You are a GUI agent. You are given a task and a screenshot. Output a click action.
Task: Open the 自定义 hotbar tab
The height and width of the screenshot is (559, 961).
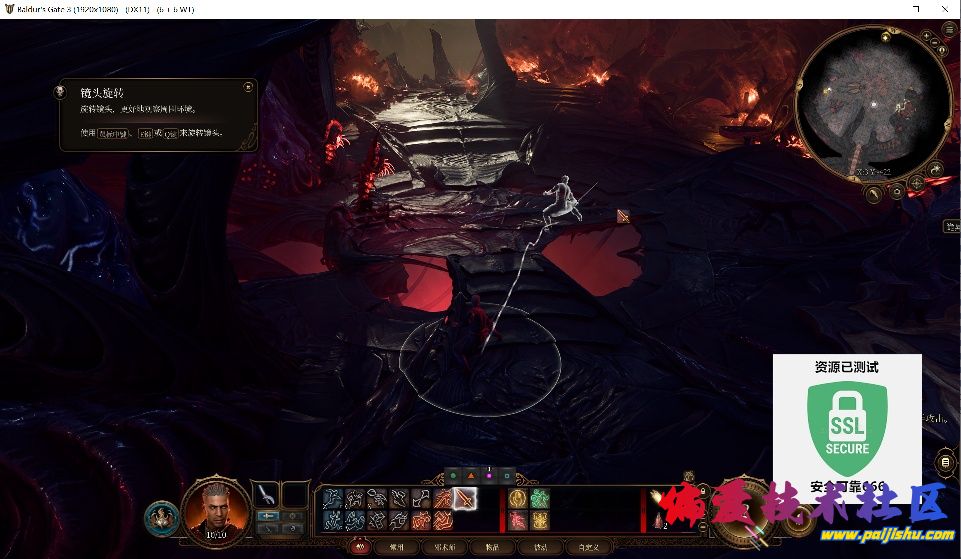tap(588, 547)
